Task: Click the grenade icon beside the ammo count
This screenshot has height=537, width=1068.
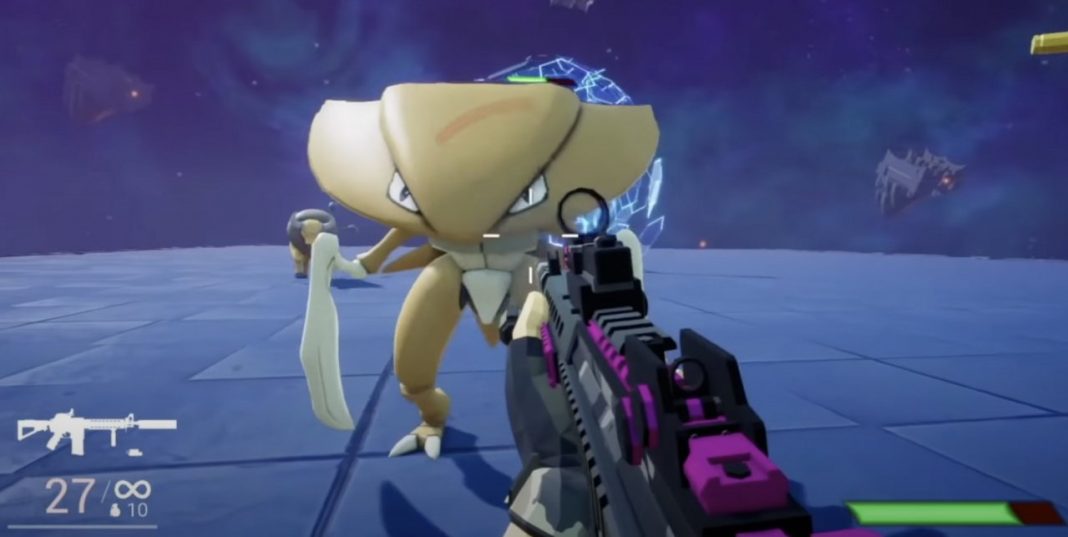Action: [112, 510]
